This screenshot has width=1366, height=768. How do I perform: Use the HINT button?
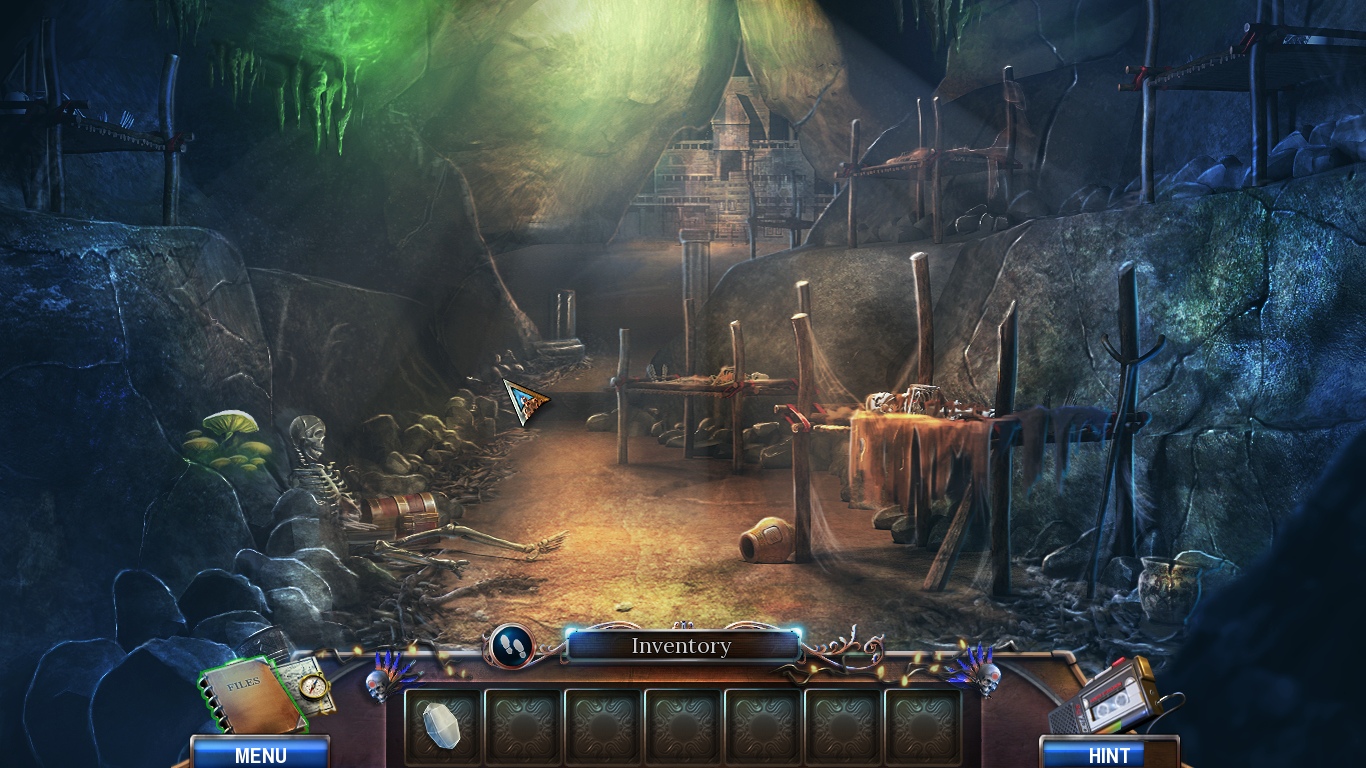pos(1108,754)
